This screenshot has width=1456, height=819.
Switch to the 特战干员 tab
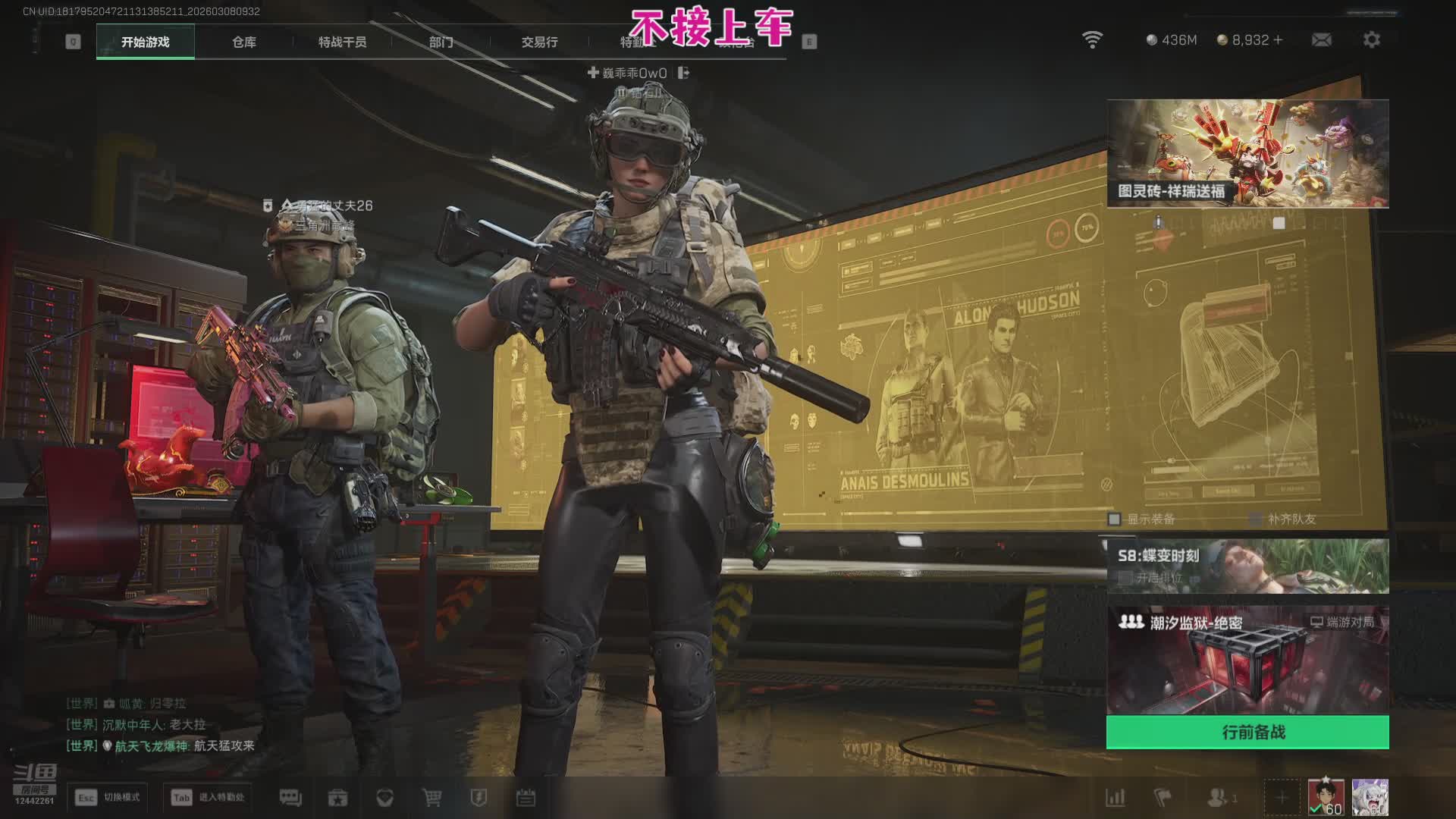point(342,42)
